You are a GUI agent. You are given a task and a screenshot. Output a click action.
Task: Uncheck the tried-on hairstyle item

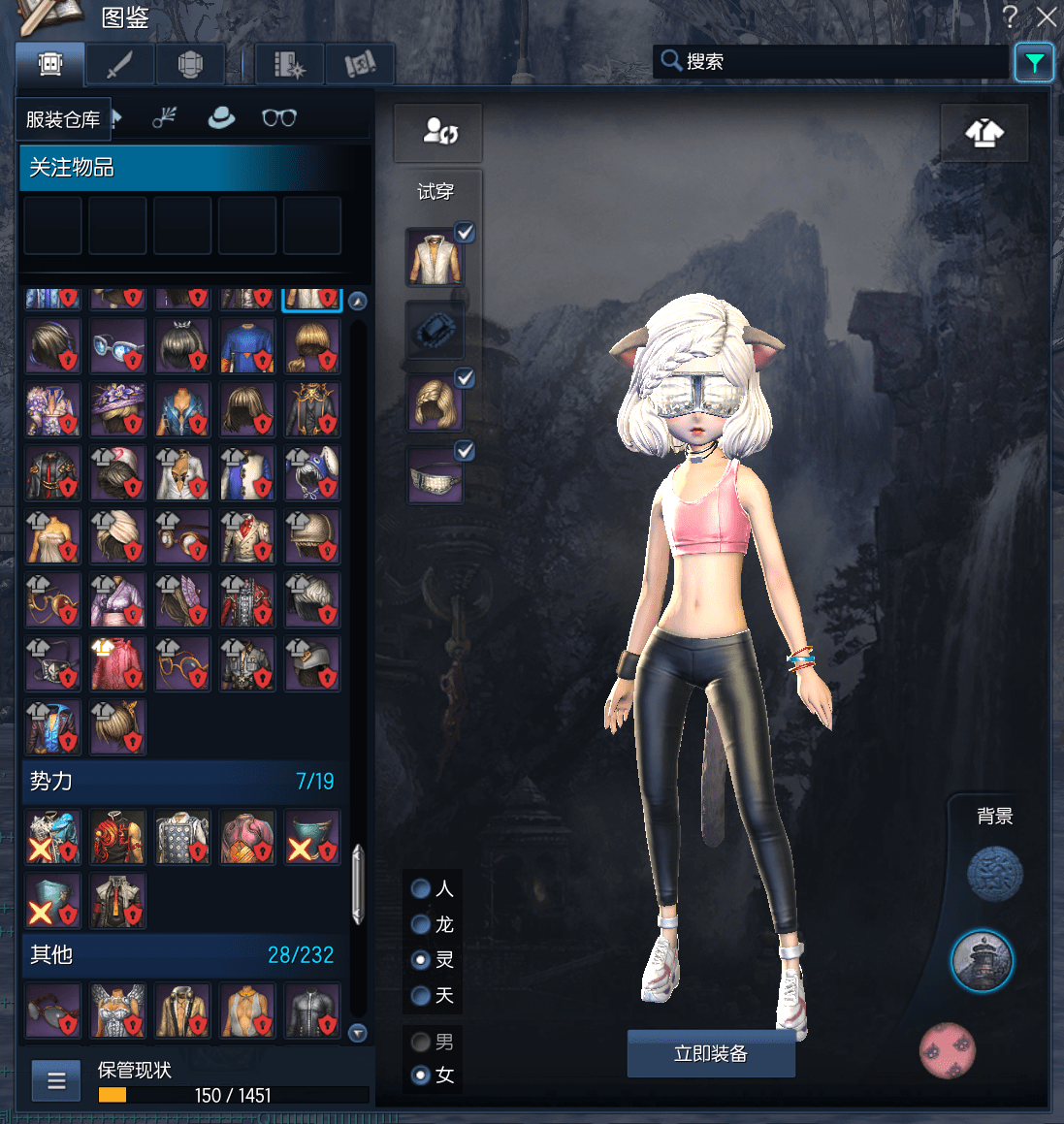465,378
